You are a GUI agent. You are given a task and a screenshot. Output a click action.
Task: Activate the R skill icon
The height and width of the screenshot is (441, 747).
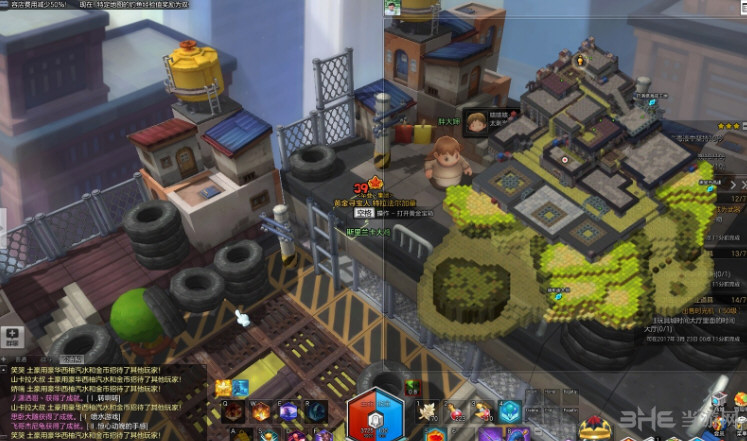click(x=316, y=410)
